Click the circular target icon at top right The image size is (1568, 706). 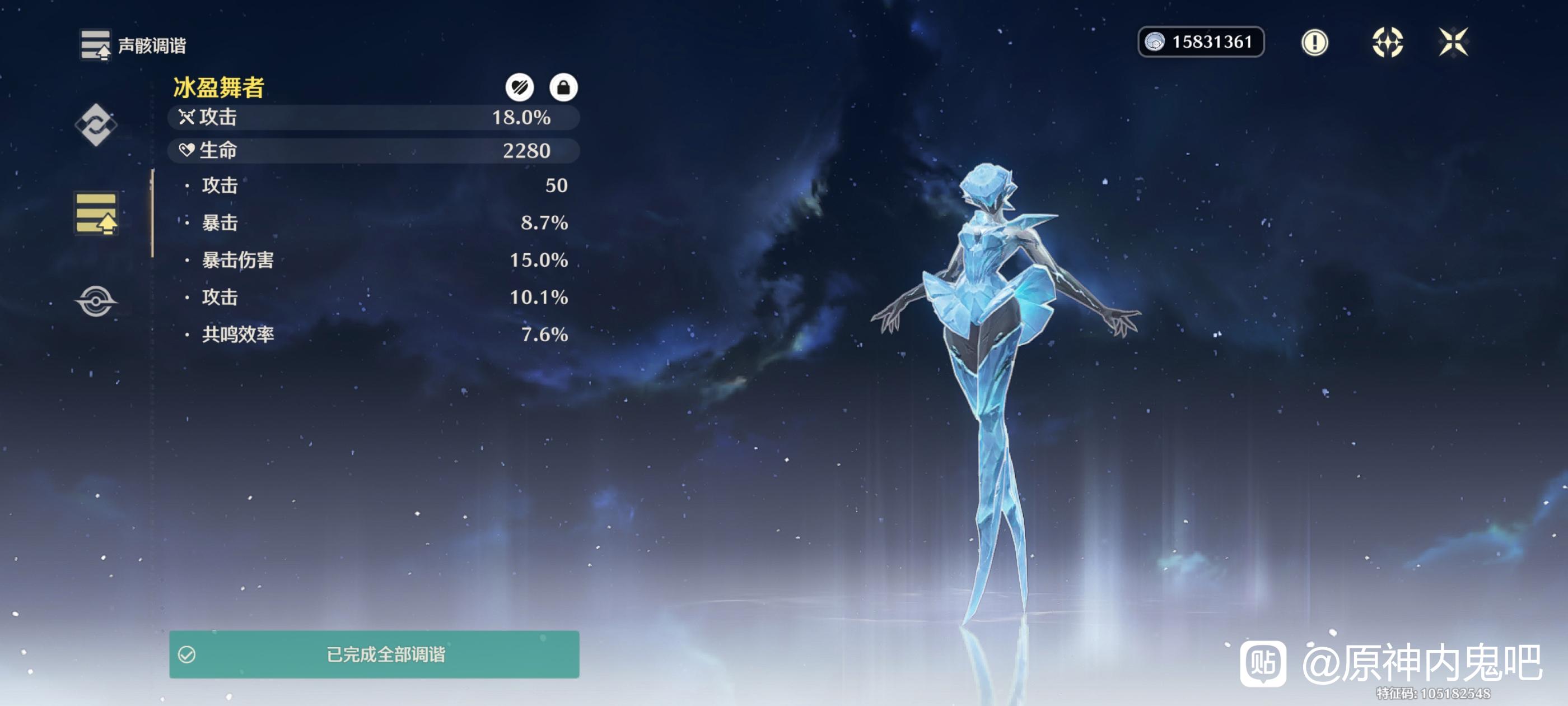pyautogui.click(x=1387, y=43)
